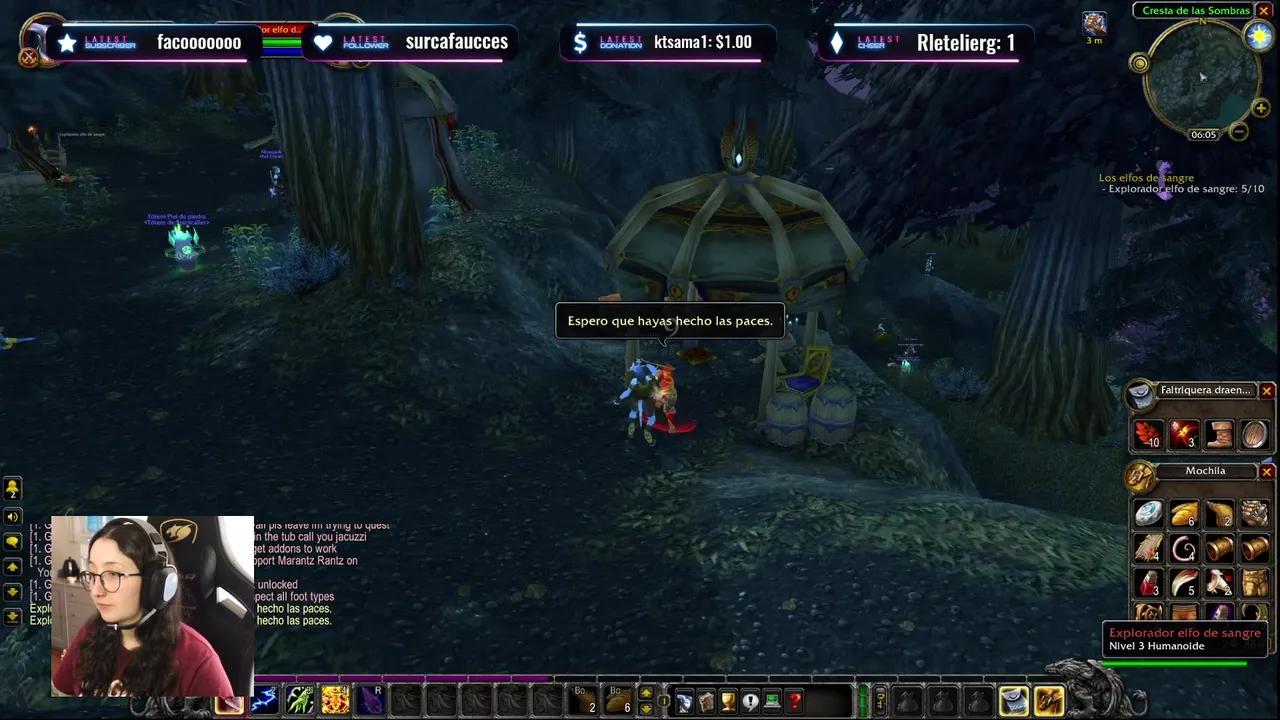Open the character info micro-menu icon
1280x720 pixels.
[685, 700]
